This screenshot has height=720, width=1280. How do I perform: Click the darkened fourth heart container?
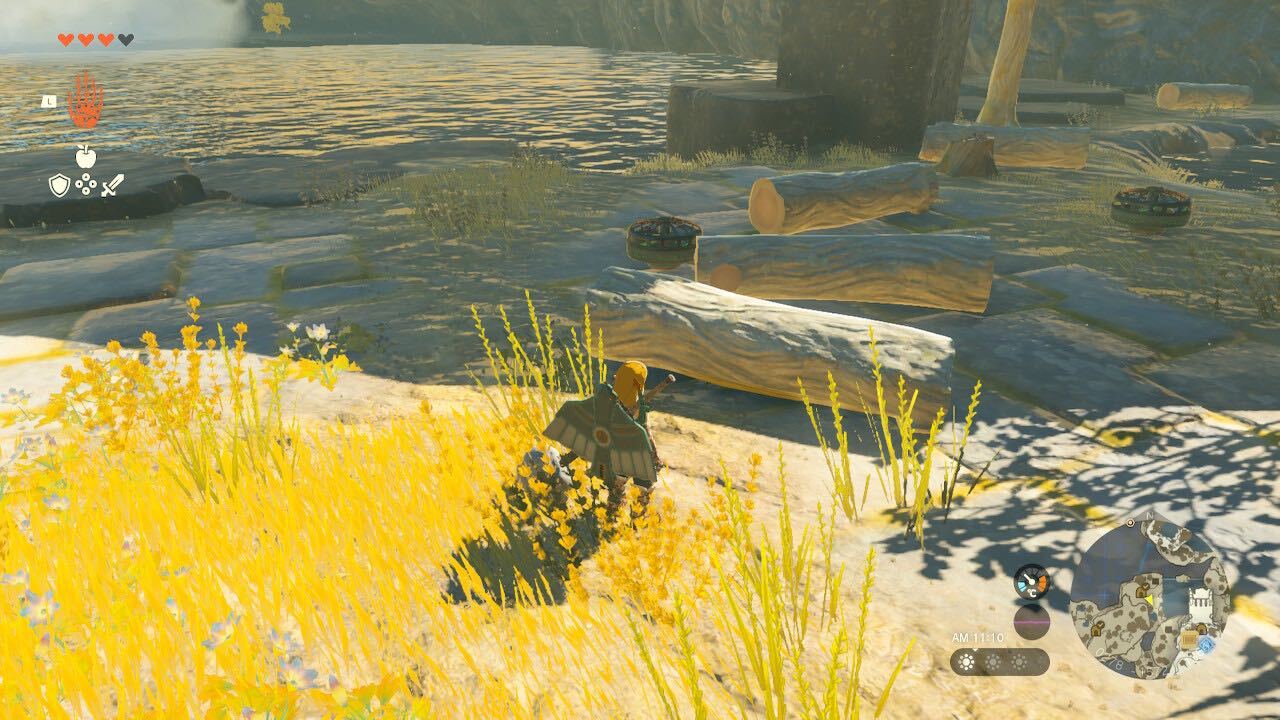tap(124, 37)
